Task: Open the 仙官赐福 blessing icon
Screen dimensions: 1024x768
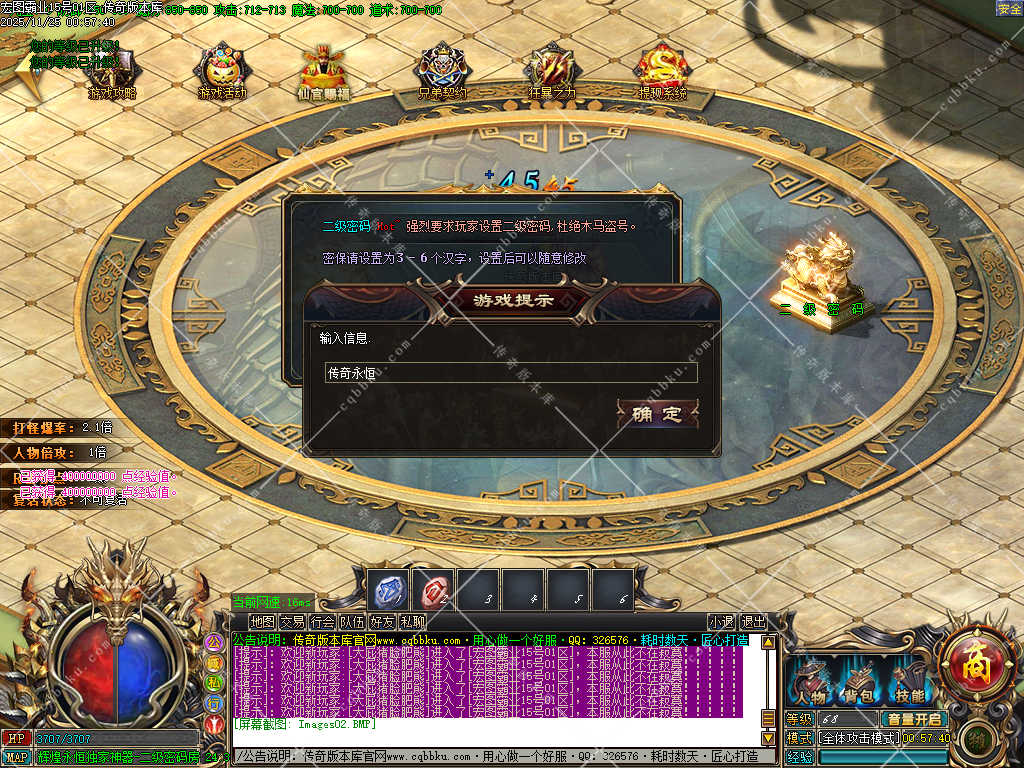Action: pos(324,72)
